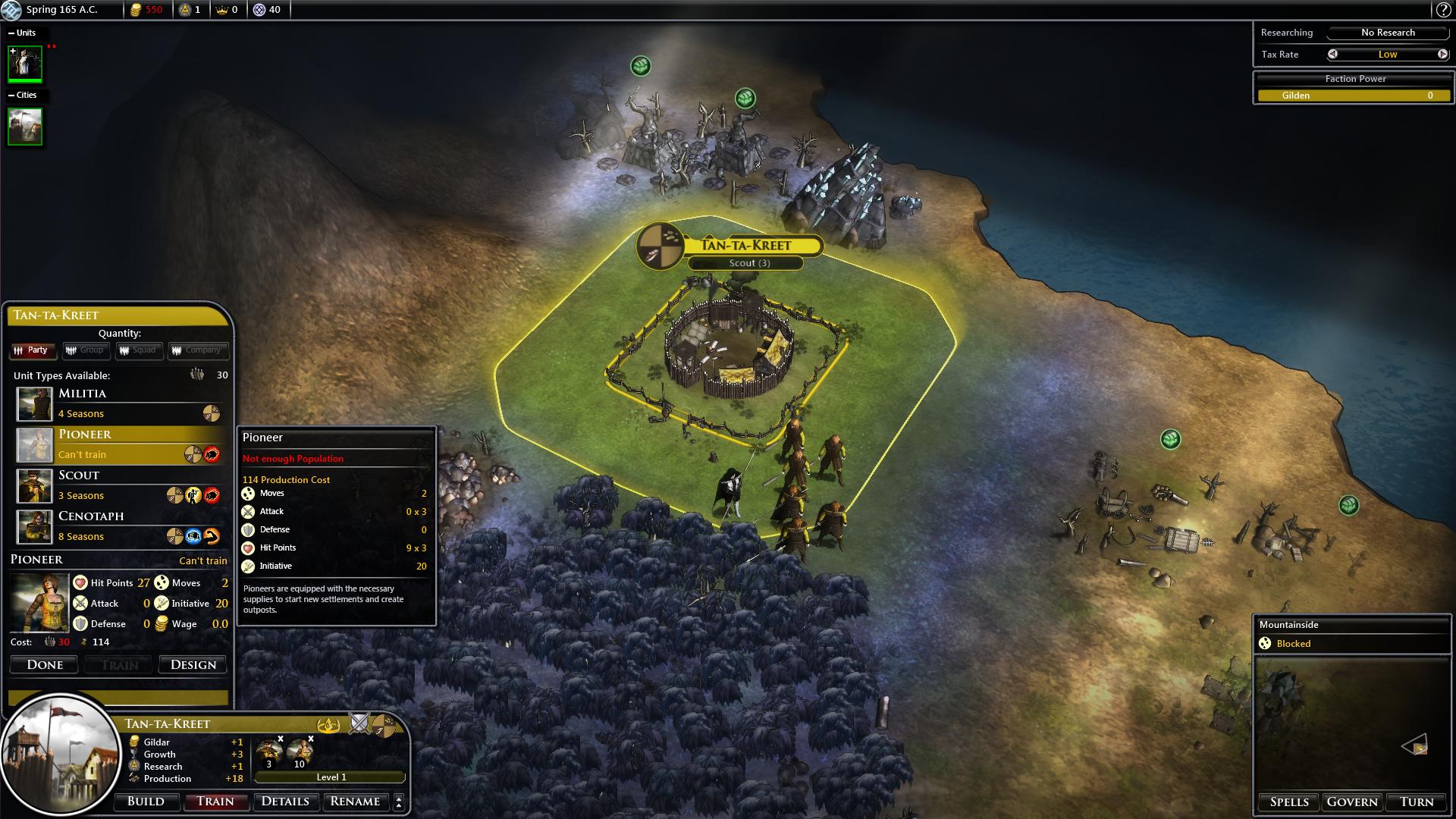This screenshot has width=1456, height=819.
Task: End the current Turn
Action: (1417, 802)
